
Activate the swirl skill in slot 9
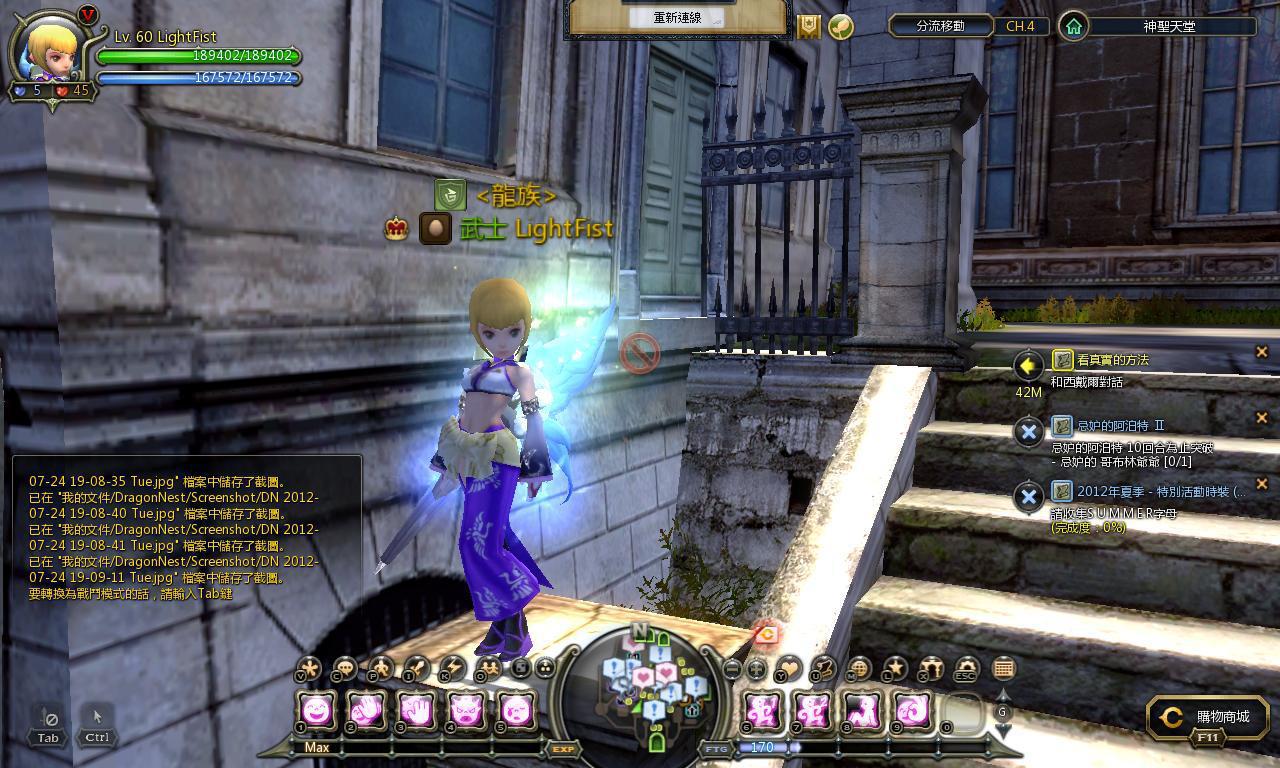912,712
